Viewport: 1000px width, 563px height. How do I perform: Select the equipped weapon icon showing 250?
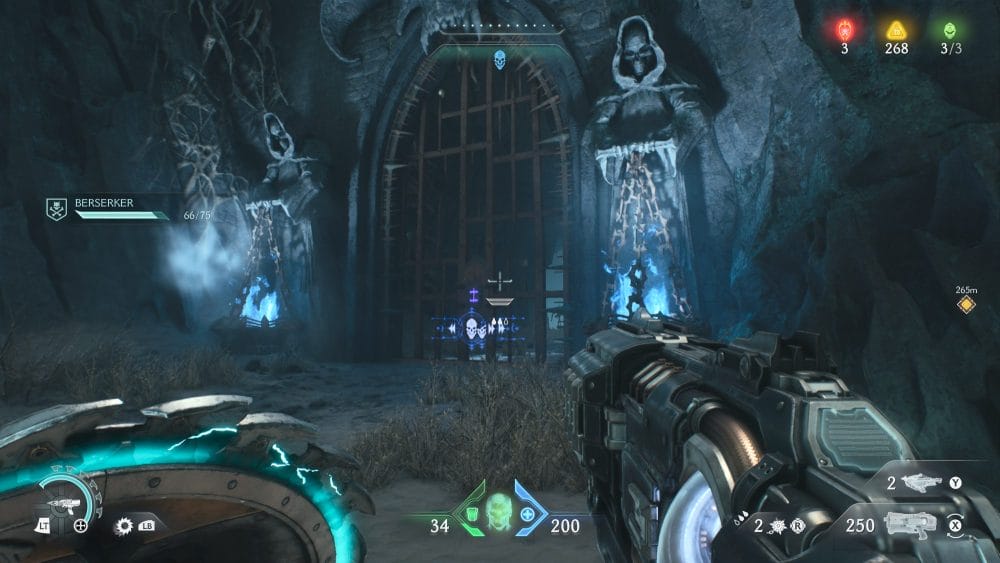coord(910,524)
